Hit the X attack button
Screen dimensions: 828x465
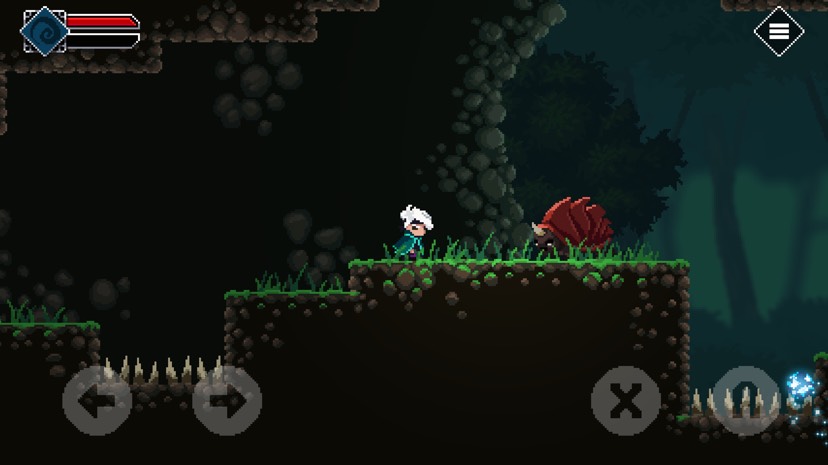coord(626,401)
